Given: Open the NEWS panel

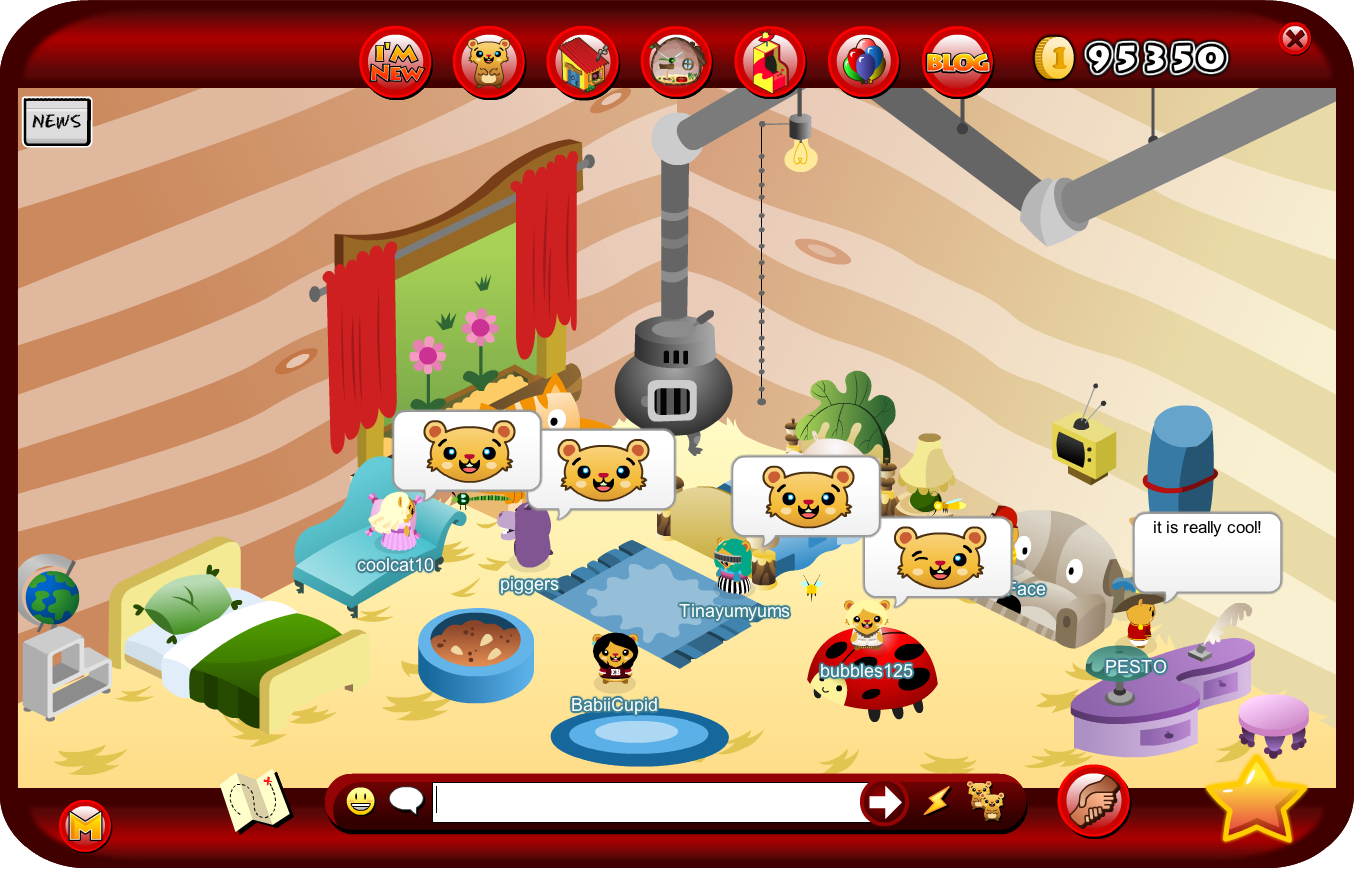Looking at the screenshot, I should pyautogui.click(x=56, y=121).
